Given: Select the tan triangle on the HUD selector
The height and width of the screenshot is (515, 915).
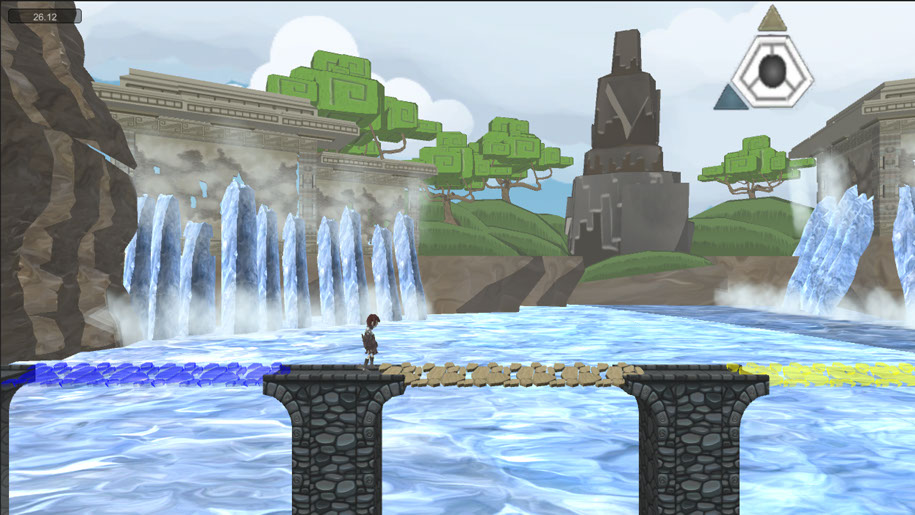Looking at the screenshot, I should tap(771, 20).
